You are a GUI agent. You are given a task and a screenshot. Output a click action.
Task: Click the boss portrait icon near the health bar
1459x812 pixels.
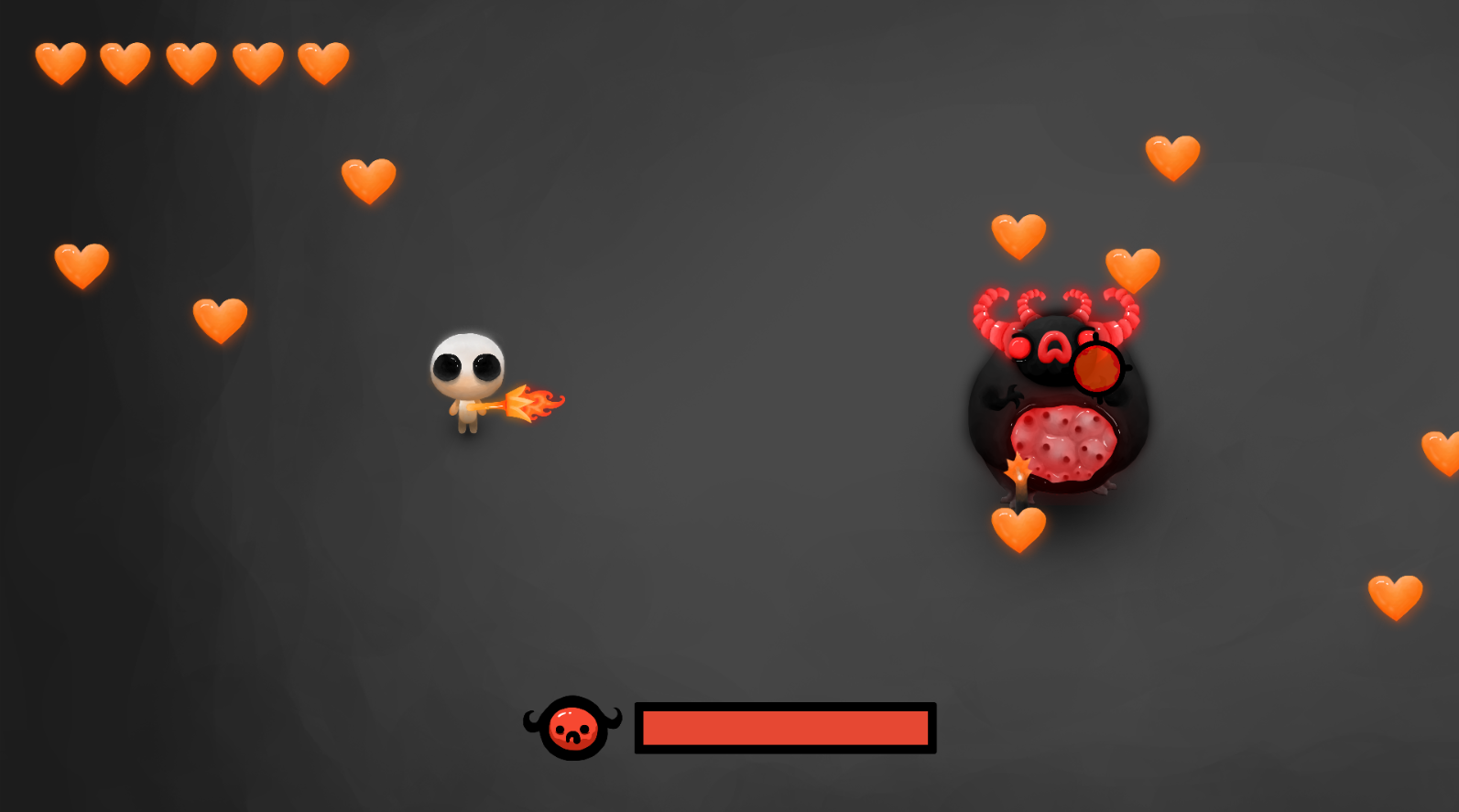[572, 728]
